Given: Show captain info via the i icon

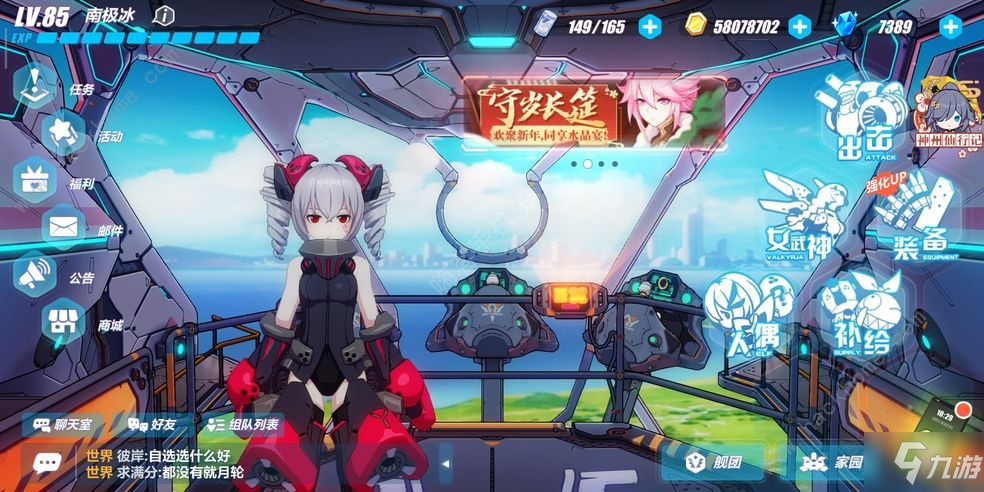Looking at the screenshot, I should pos(166,15).
